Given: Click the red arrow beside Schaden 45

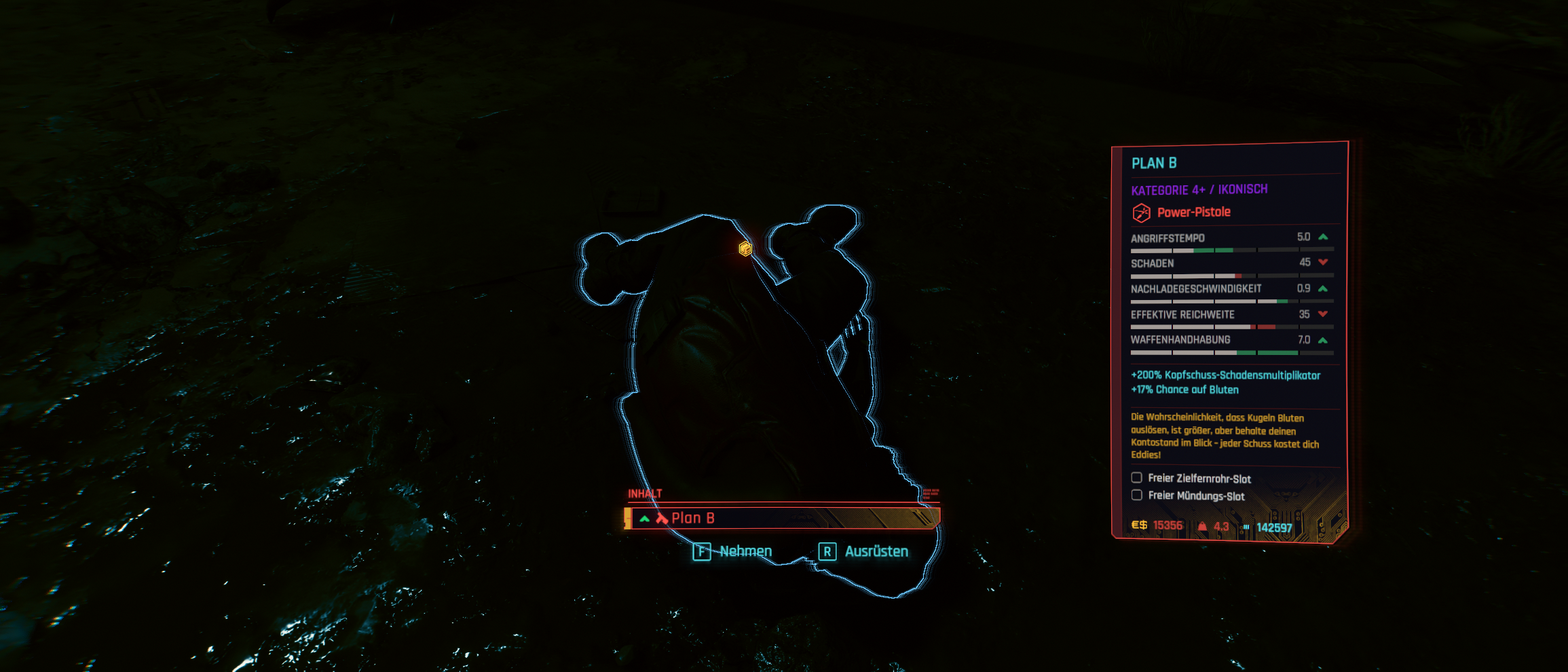Looking at the screenshot, I should 1322,263.
